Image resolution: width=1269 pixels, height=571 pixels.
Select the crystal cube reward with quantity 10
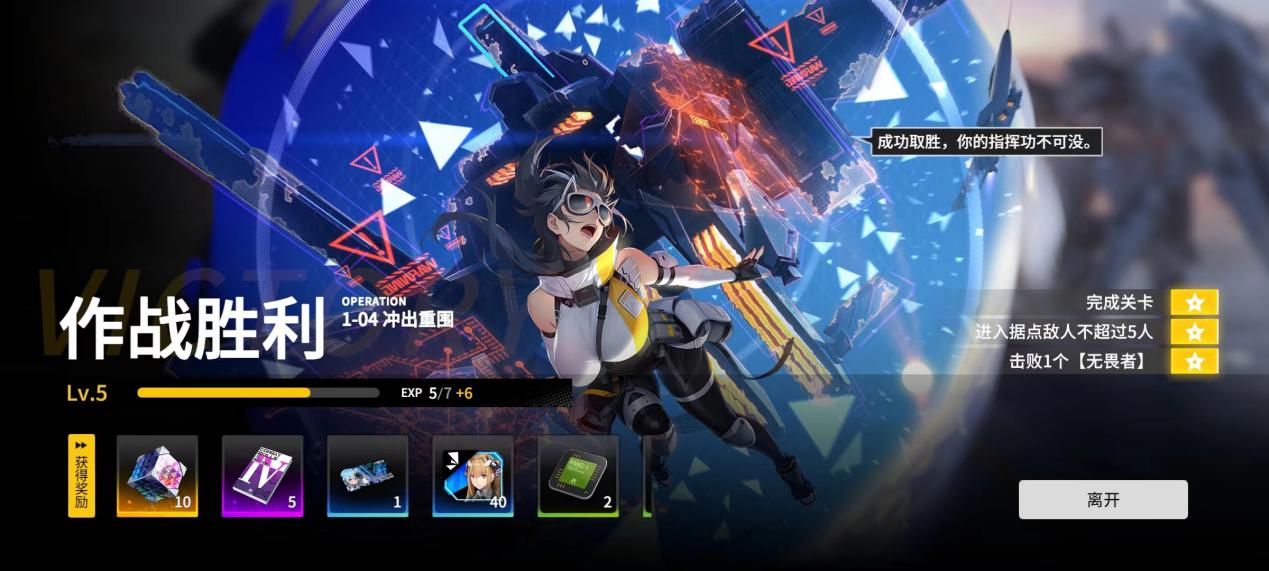click(x=157, y=475)
